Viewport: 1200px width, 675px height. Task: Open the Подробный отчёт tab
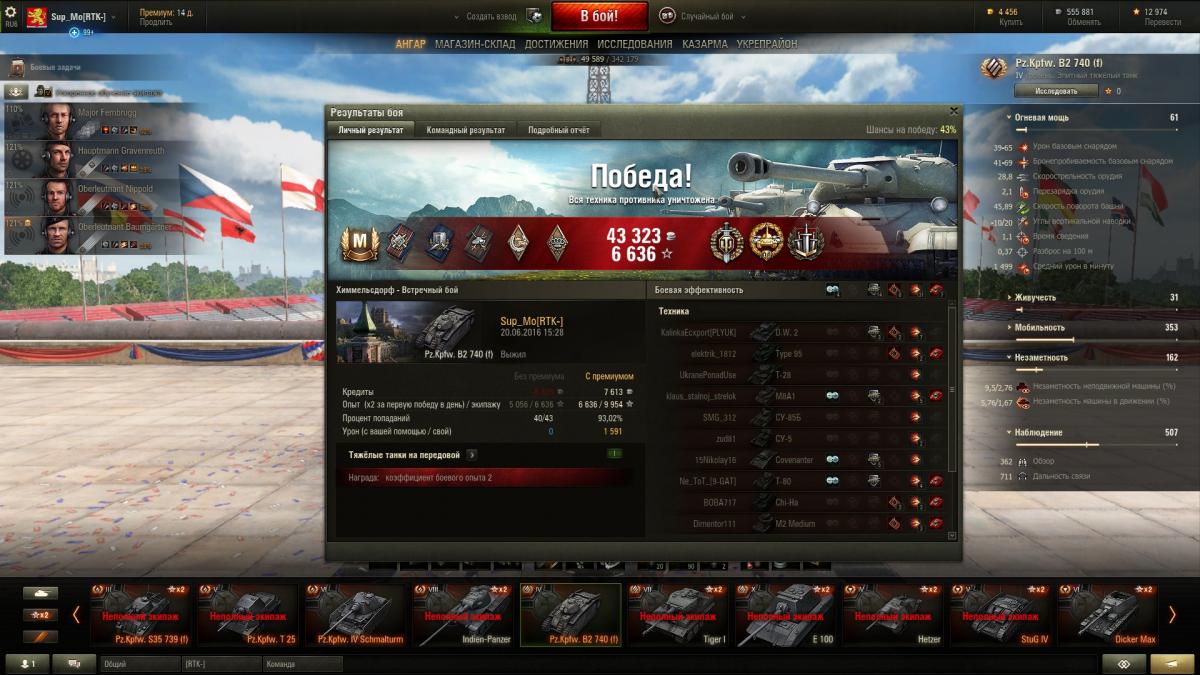coord(559,130)
